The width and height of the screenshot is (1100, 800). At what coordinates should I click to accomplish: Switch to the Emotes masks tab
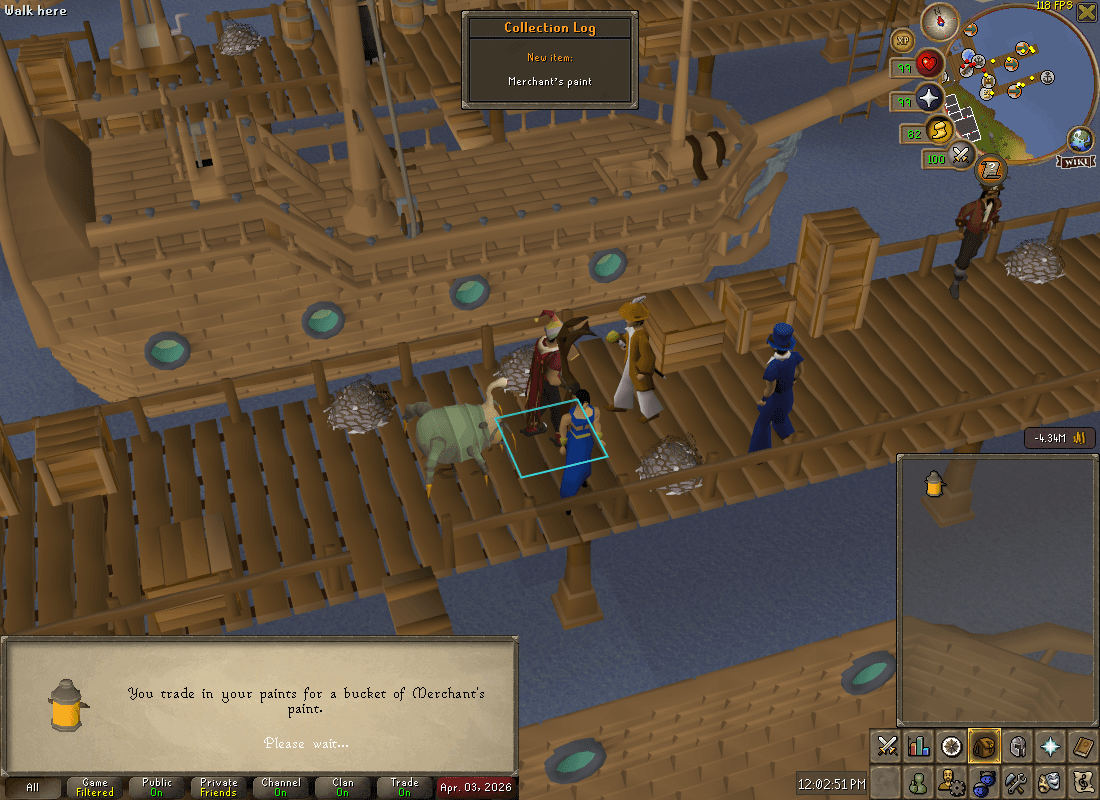[1050, 781]
